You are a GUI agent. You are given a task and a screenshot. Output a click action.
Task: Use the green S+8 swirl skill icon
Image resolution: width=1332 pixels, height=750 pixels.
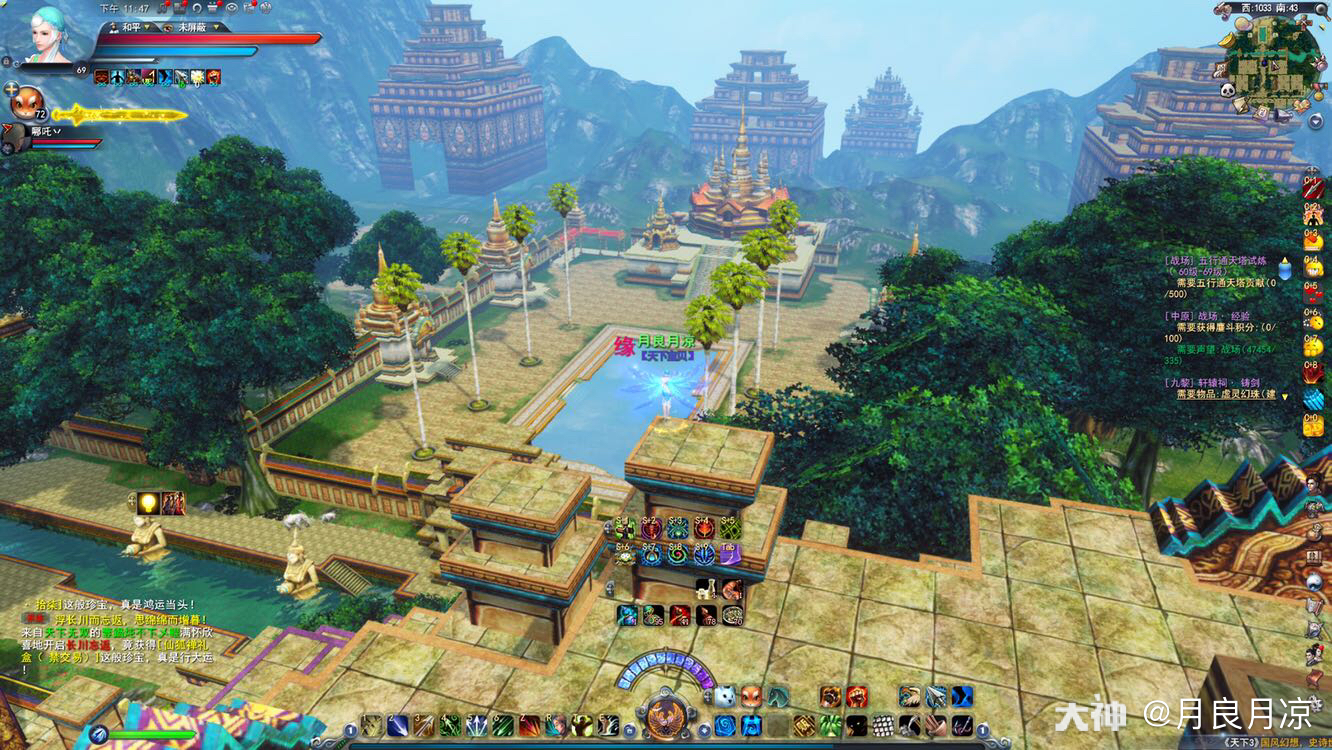point(678,554)
